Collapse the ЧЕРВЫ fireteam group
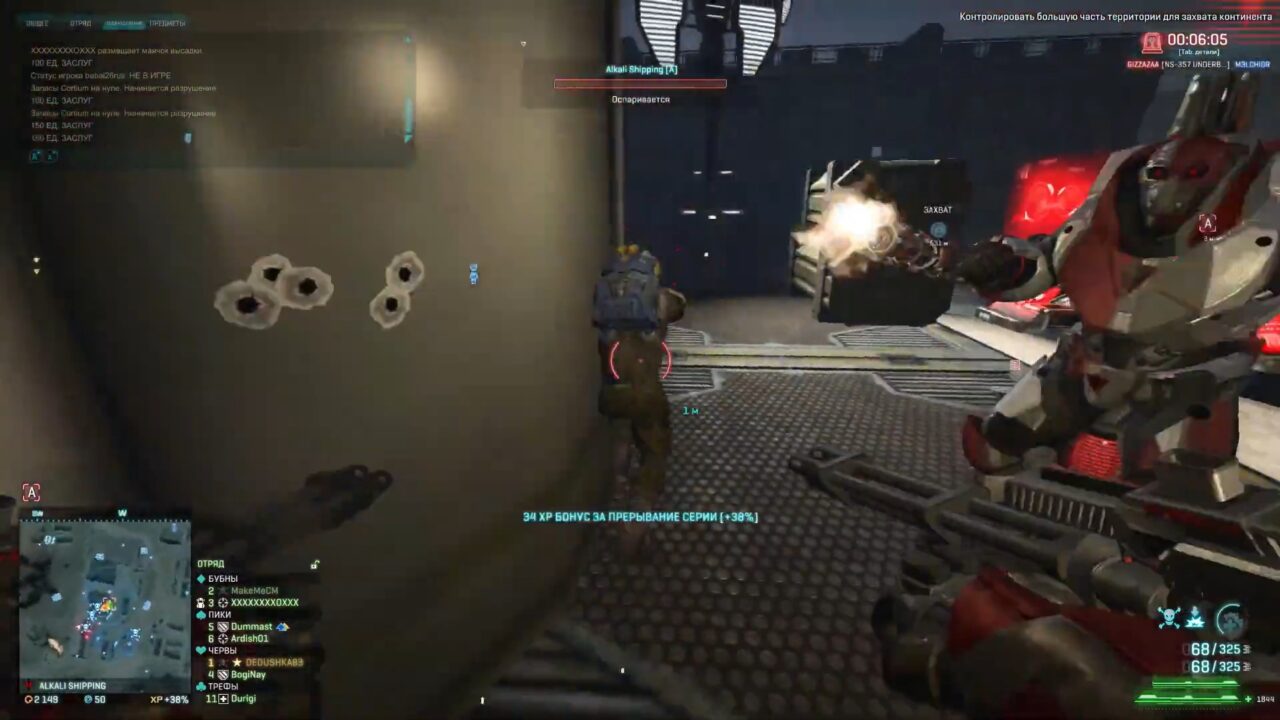Image resolution: width=1280 pixels, height=720 pixels. coord(200,648)
